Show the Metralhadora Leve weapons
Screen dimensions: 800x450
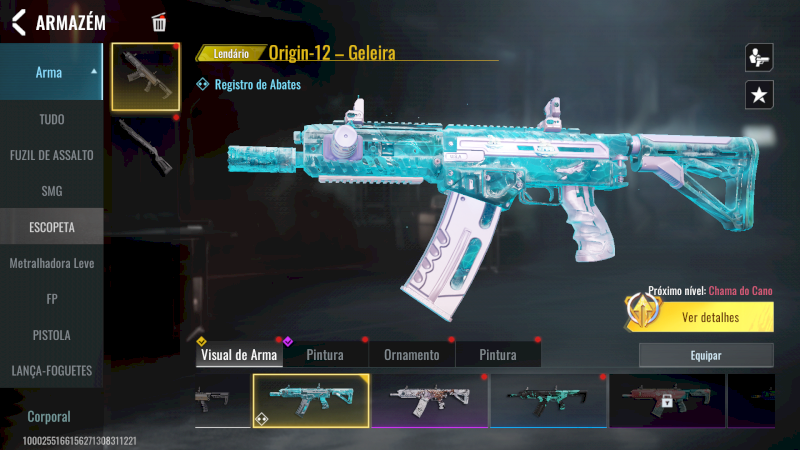(52, 263)
